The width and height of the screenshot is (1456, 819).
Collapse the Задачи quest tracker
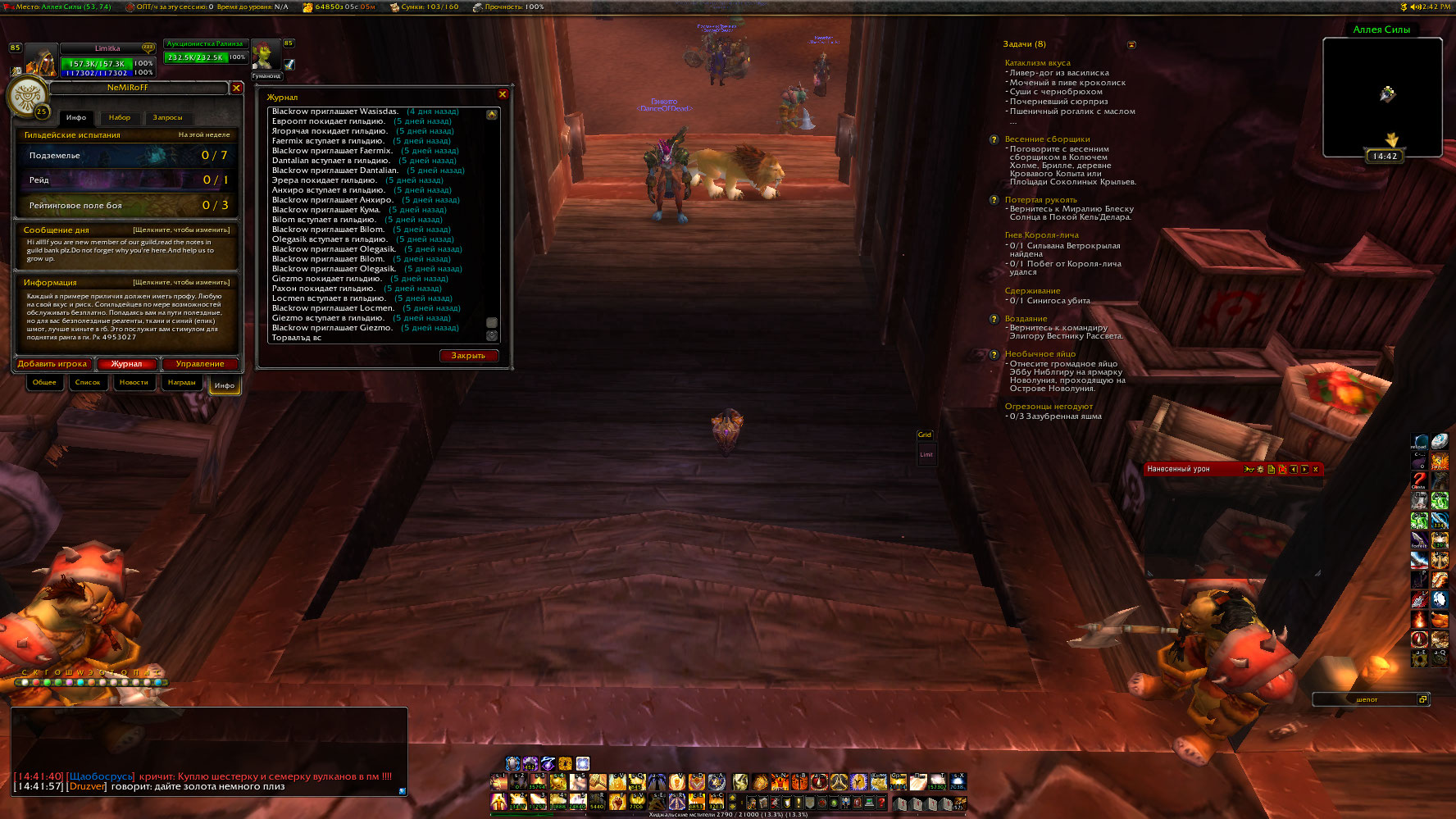[1131, 45]
